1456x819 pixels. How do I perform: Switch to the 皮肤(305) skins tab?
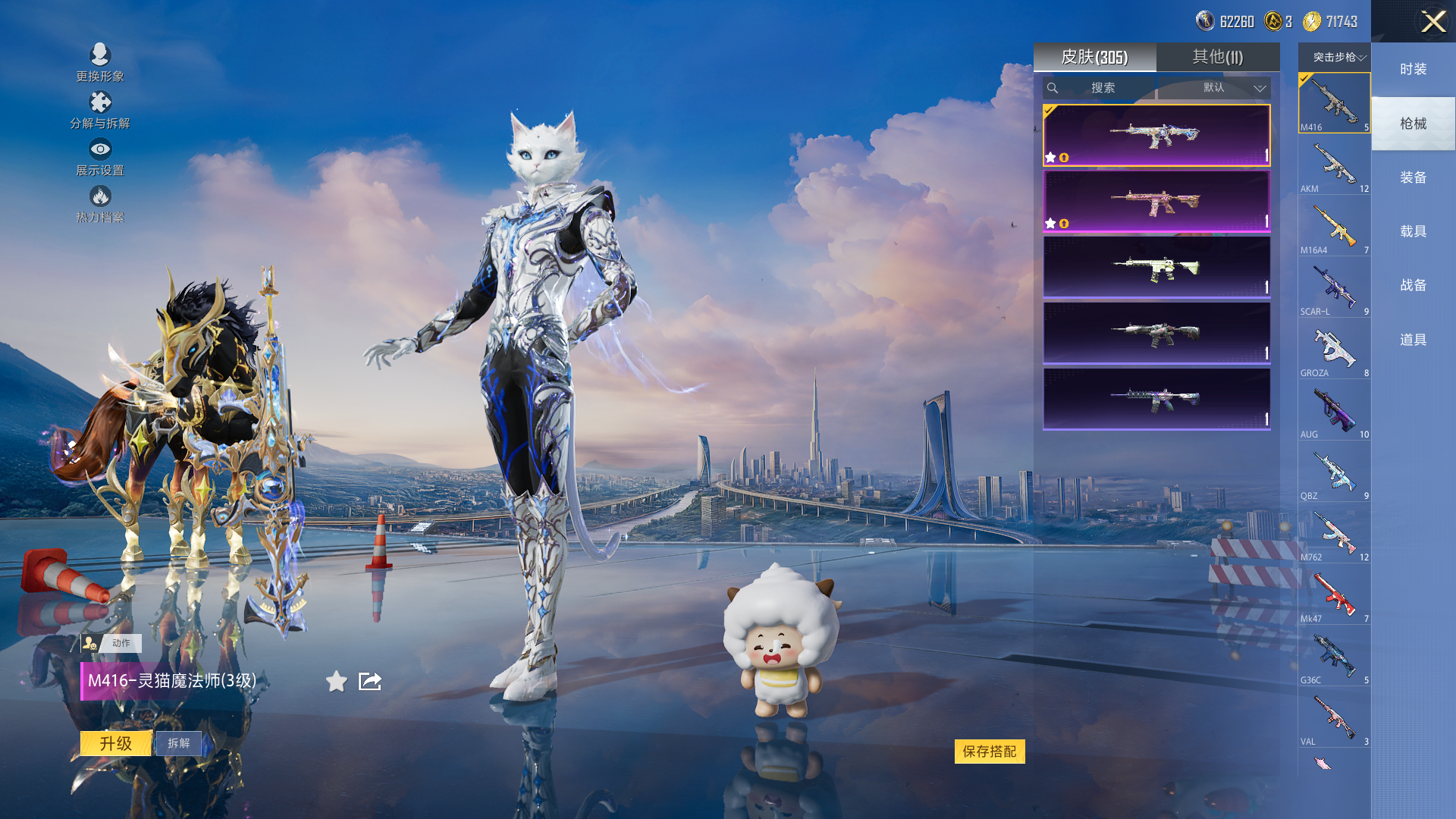(x=1094, y=57)
